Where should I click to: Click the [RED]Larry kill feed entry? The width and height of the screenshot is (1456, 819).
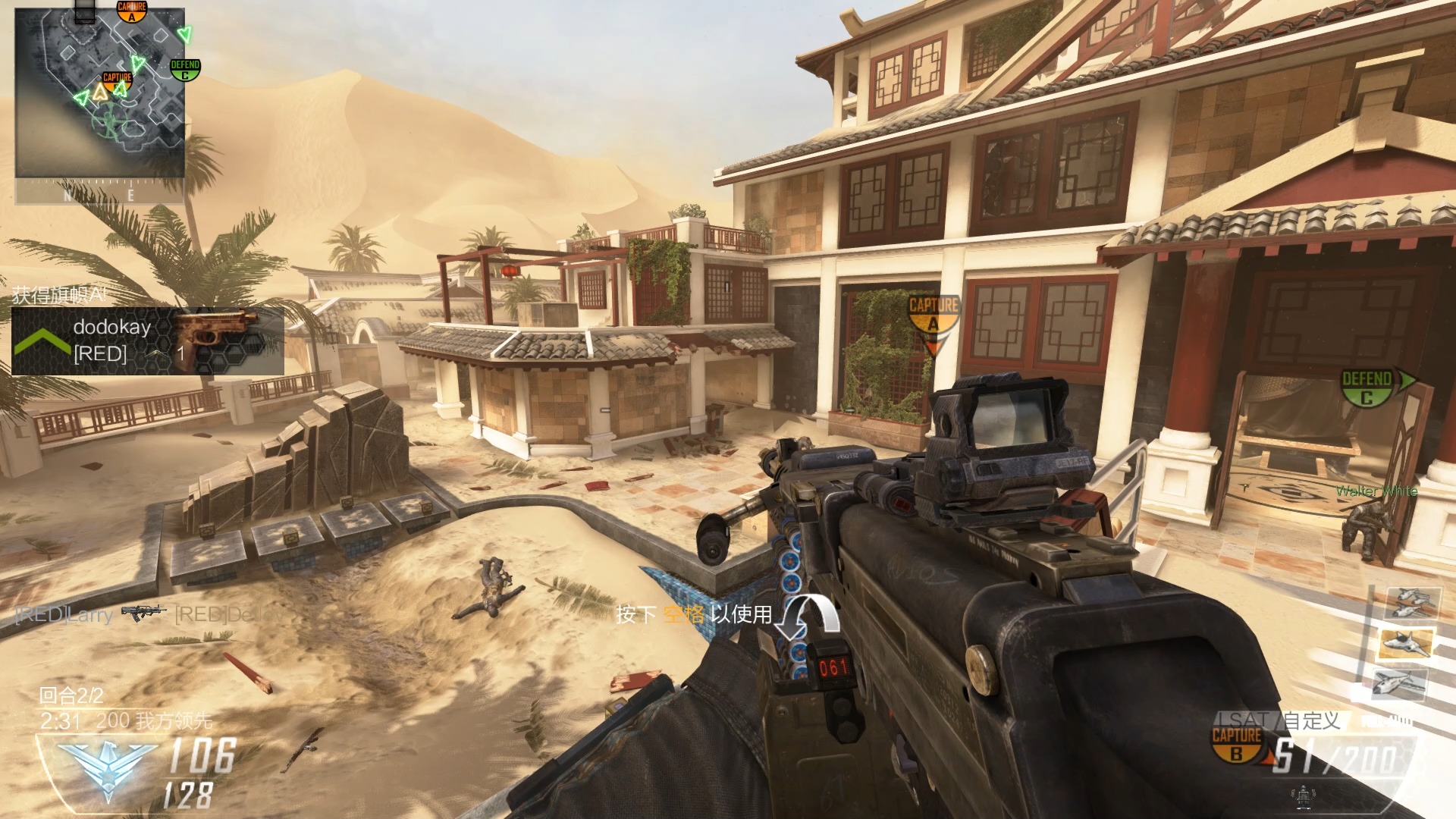click(66, 614)
